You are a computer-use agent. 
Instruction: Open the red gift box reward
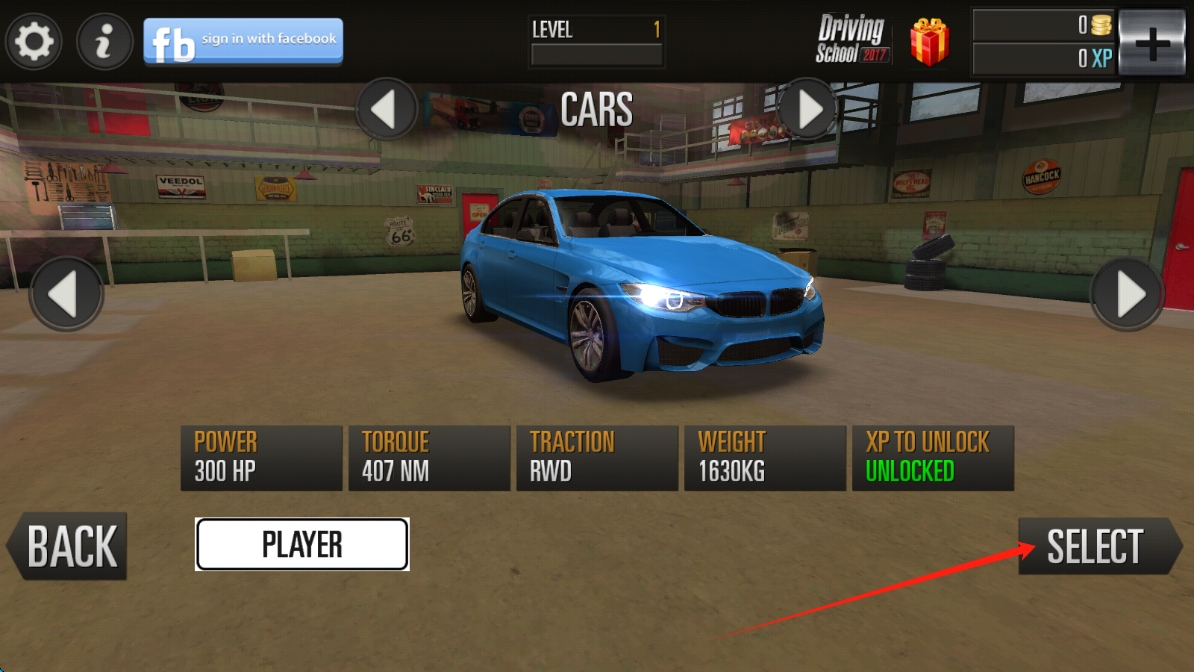tap(929, 42)
